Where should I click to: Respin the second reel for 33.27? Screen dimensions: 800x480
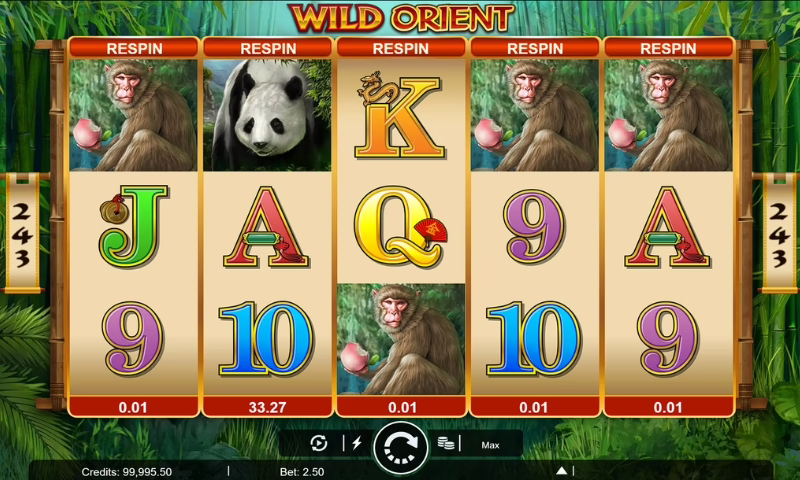267,407
